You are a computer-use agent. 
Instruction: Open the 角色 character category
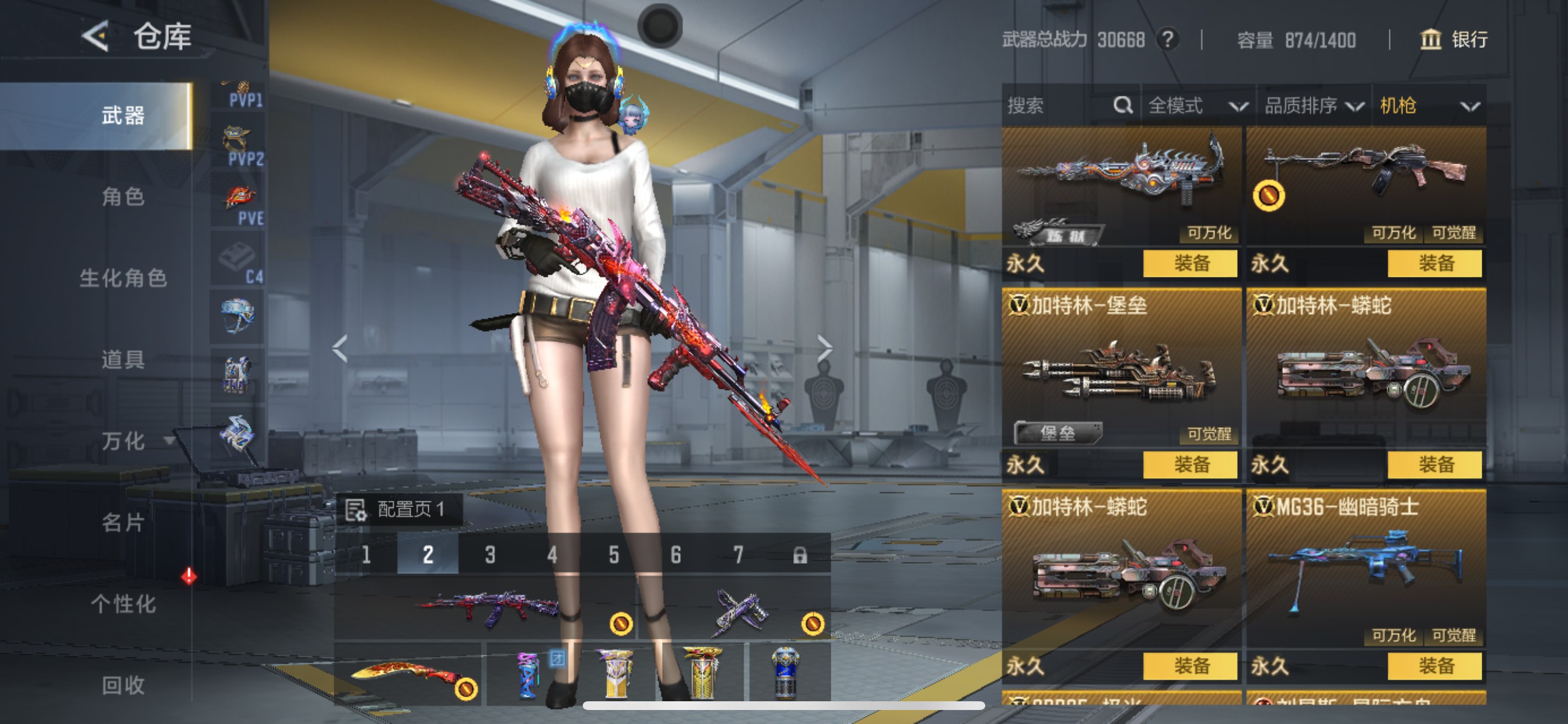123,196
